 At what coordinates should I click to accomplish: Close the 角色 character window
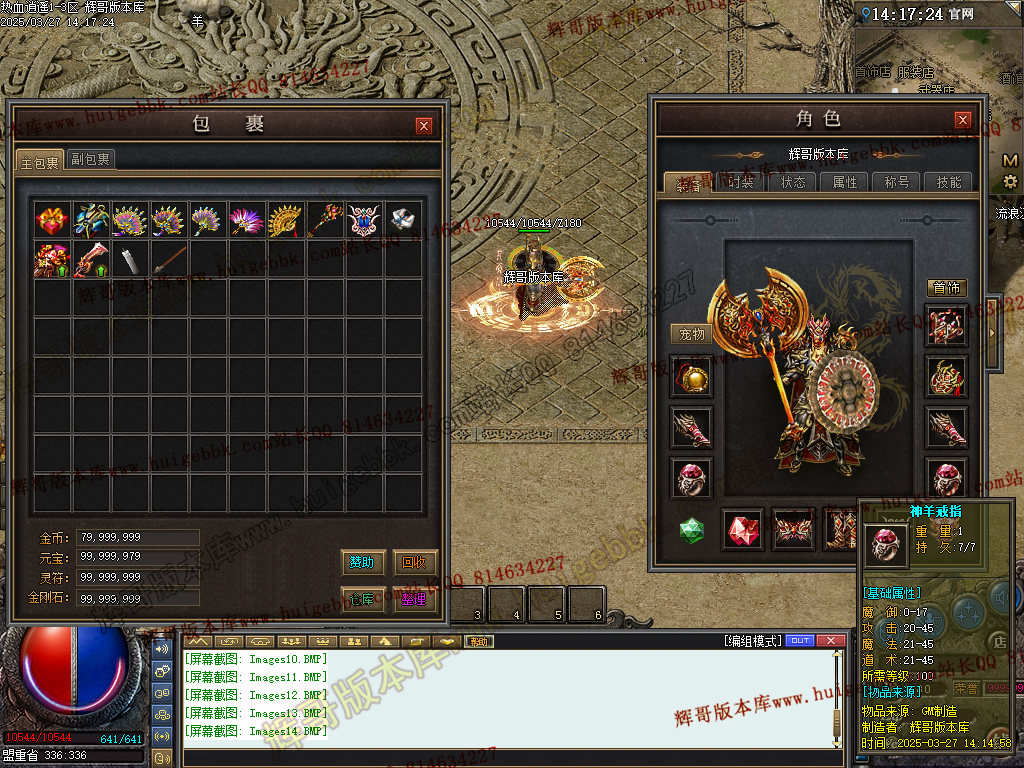pyautogui.click(x=963, y=119)
